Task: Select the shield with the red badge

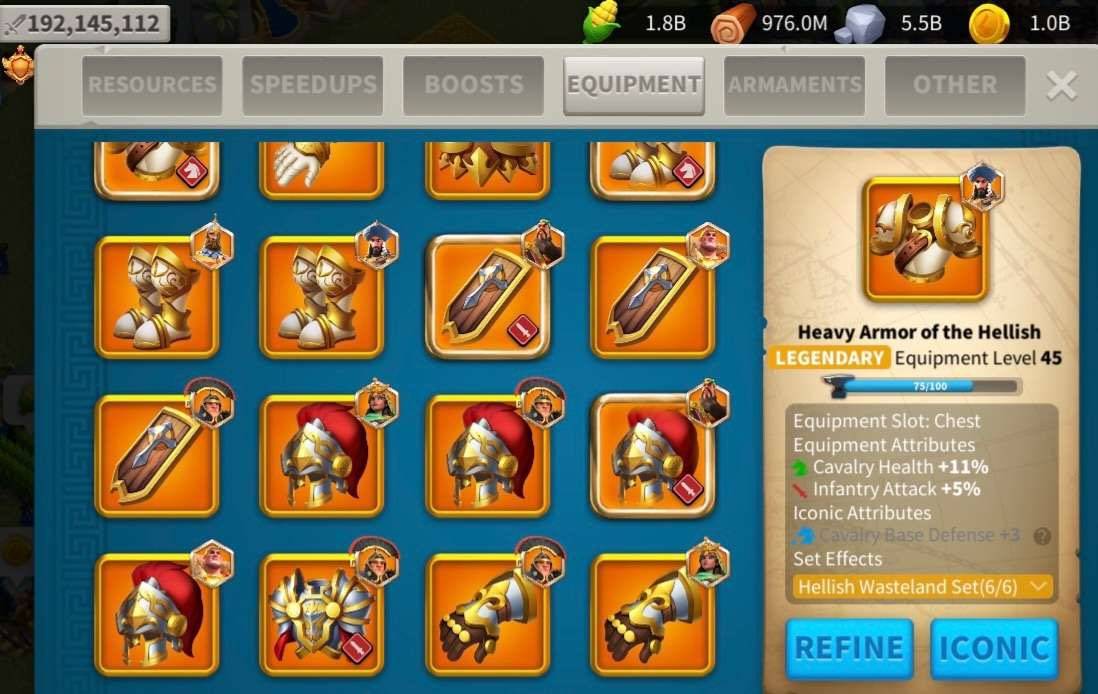Action: (x=488, y=297)
